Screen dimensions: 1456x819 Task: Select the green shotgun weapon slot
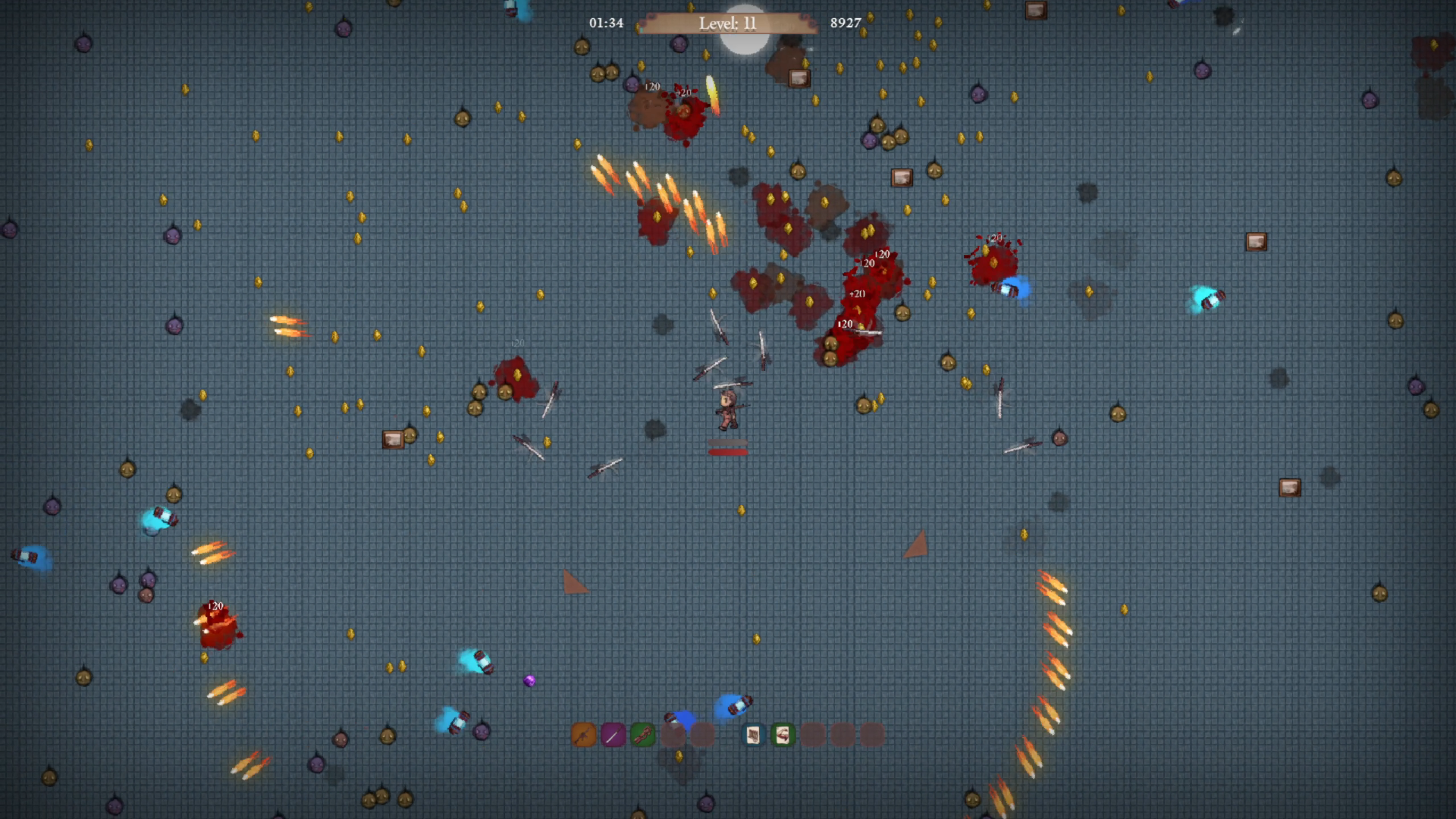642,735
